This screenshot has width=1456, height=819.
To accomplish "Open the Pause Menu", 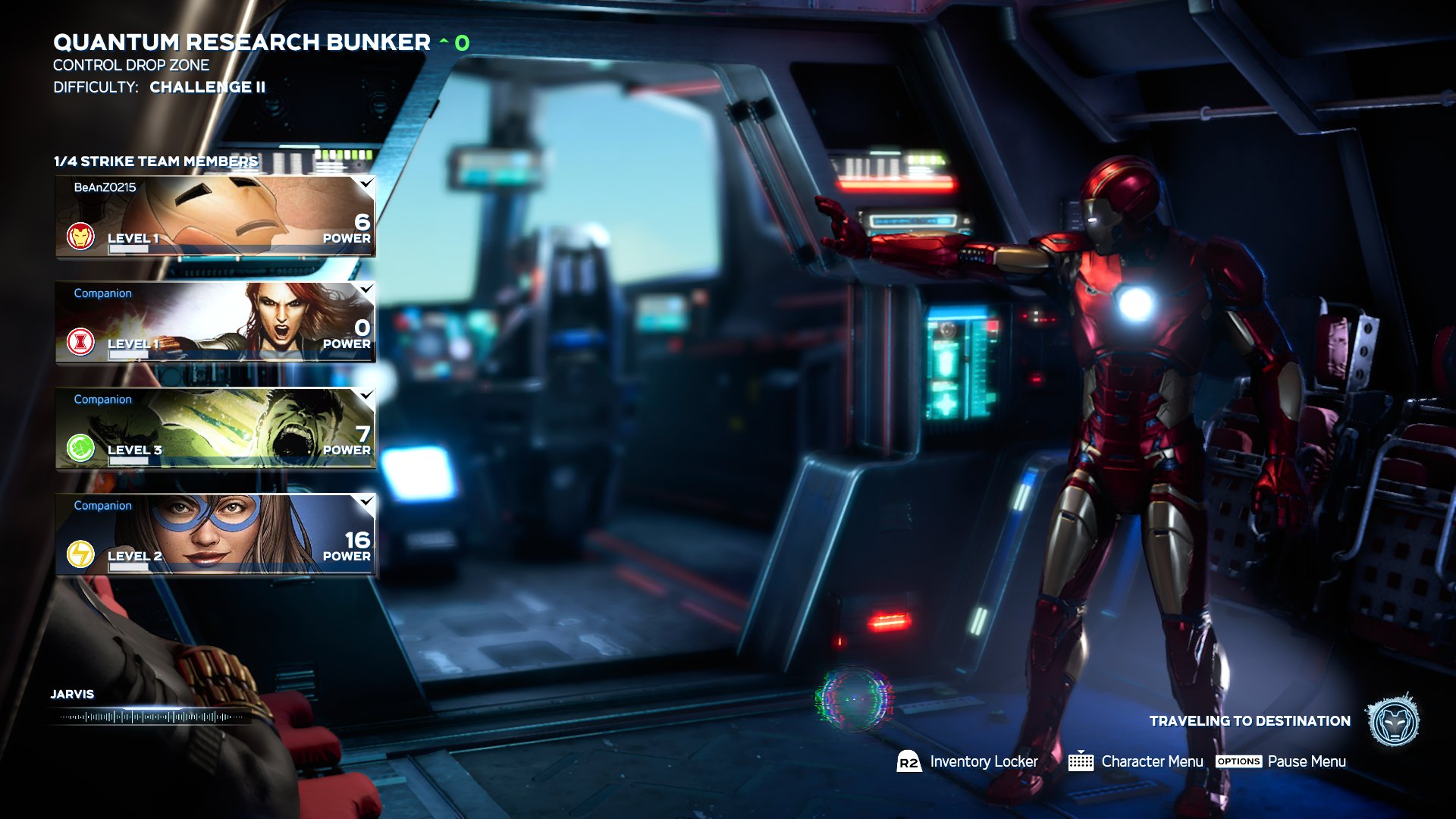I will (1281, 761).
